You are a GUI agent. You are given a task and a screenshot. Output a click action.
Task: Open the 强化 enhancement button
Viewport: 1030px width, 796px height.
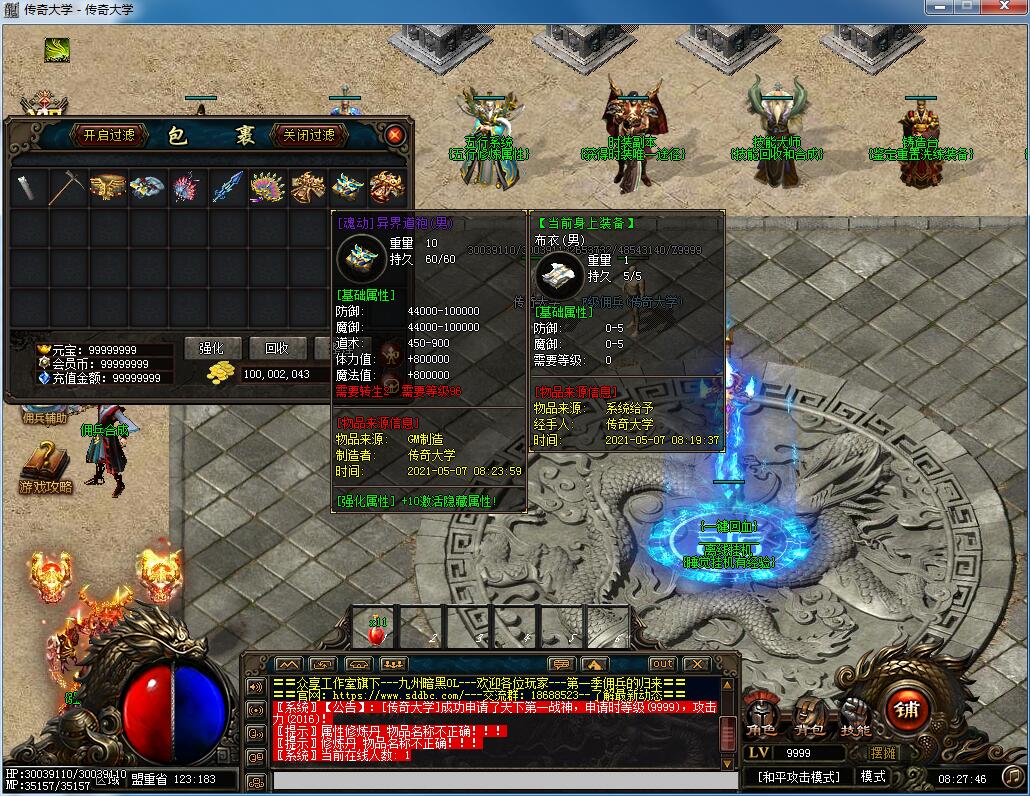coord(212,348)
